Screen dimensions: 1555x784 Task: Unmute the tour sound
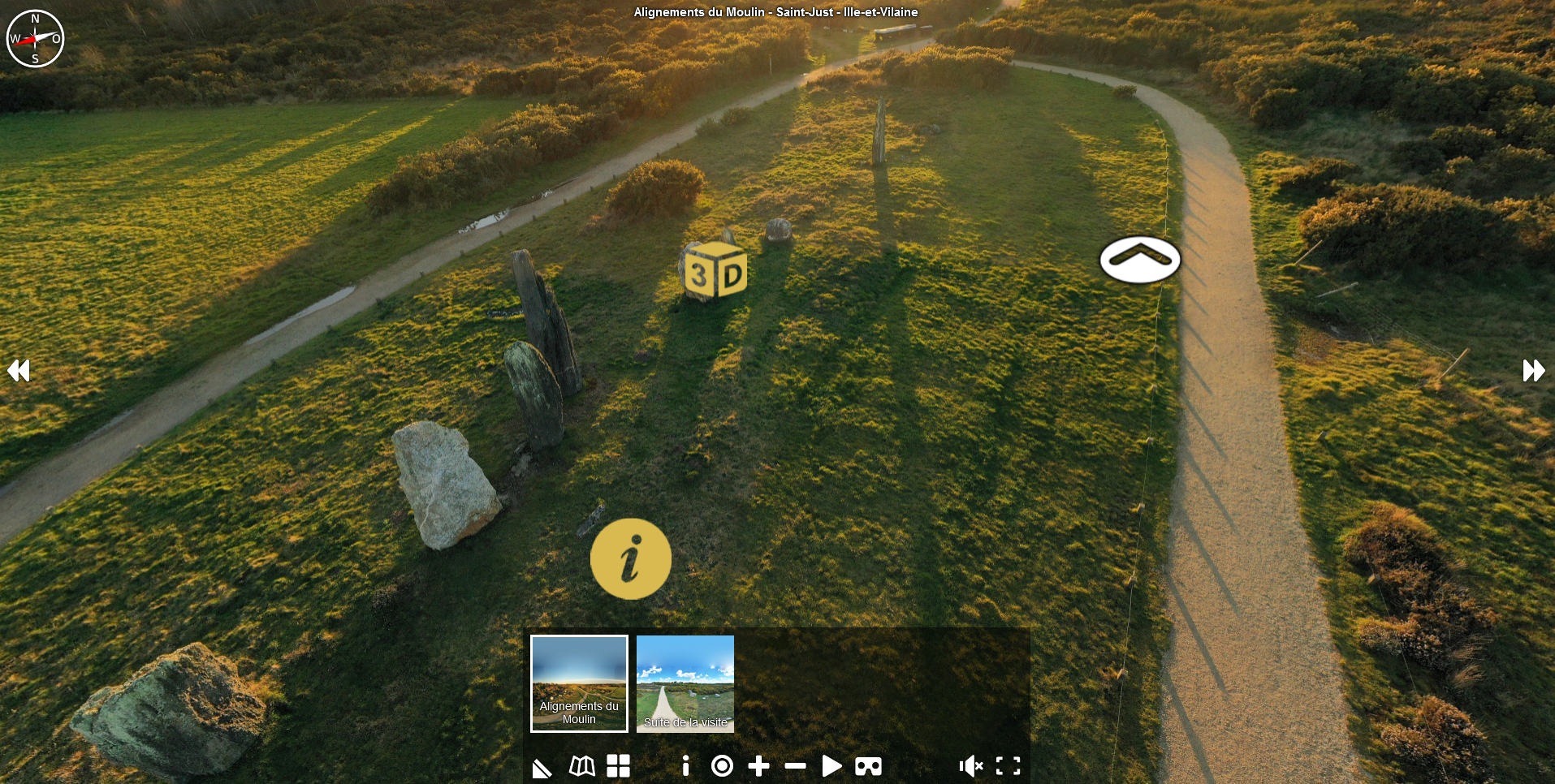(970, 766)
